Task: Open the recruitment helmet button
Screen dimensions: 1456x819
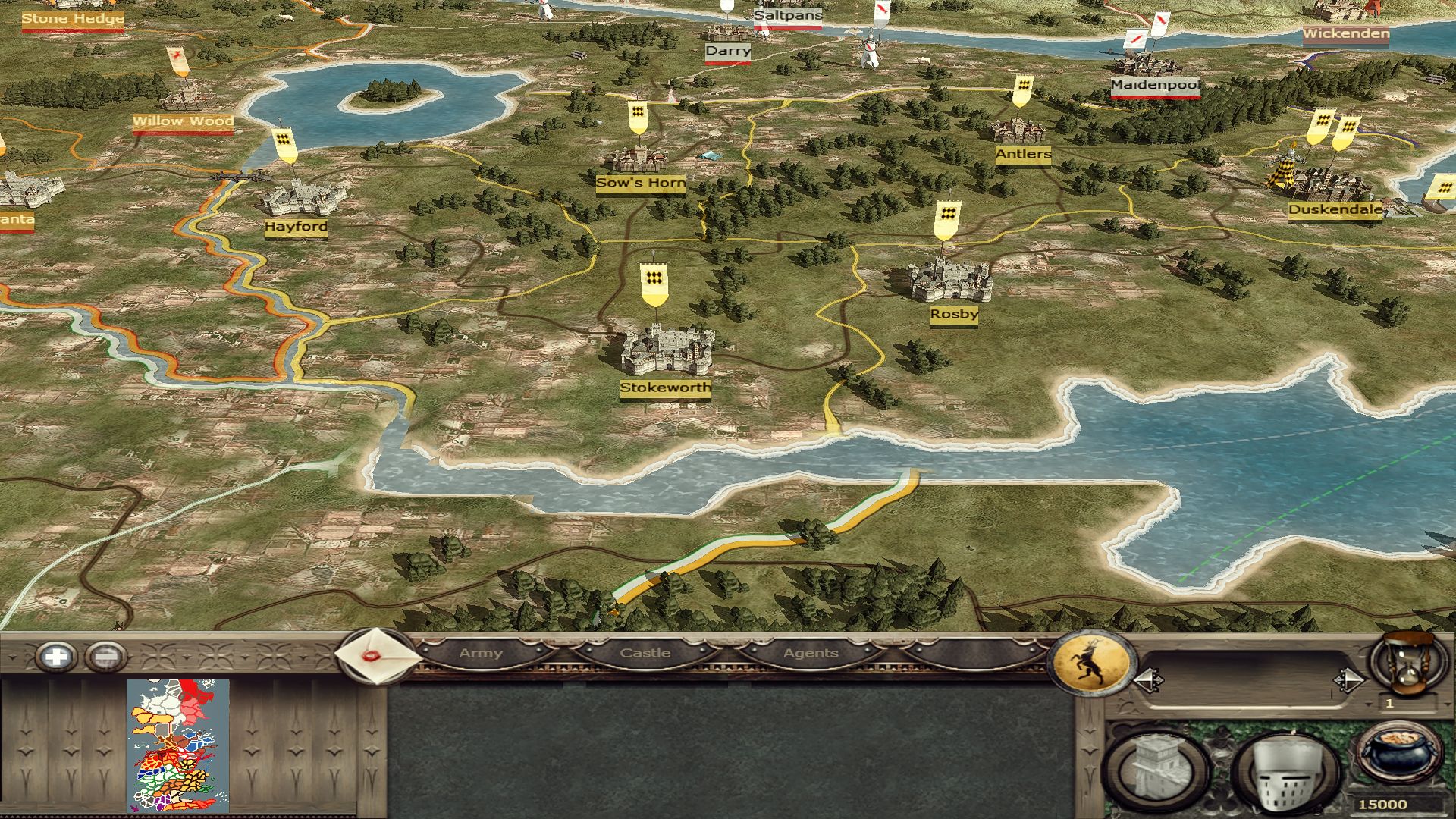Action: point(1285,773)
